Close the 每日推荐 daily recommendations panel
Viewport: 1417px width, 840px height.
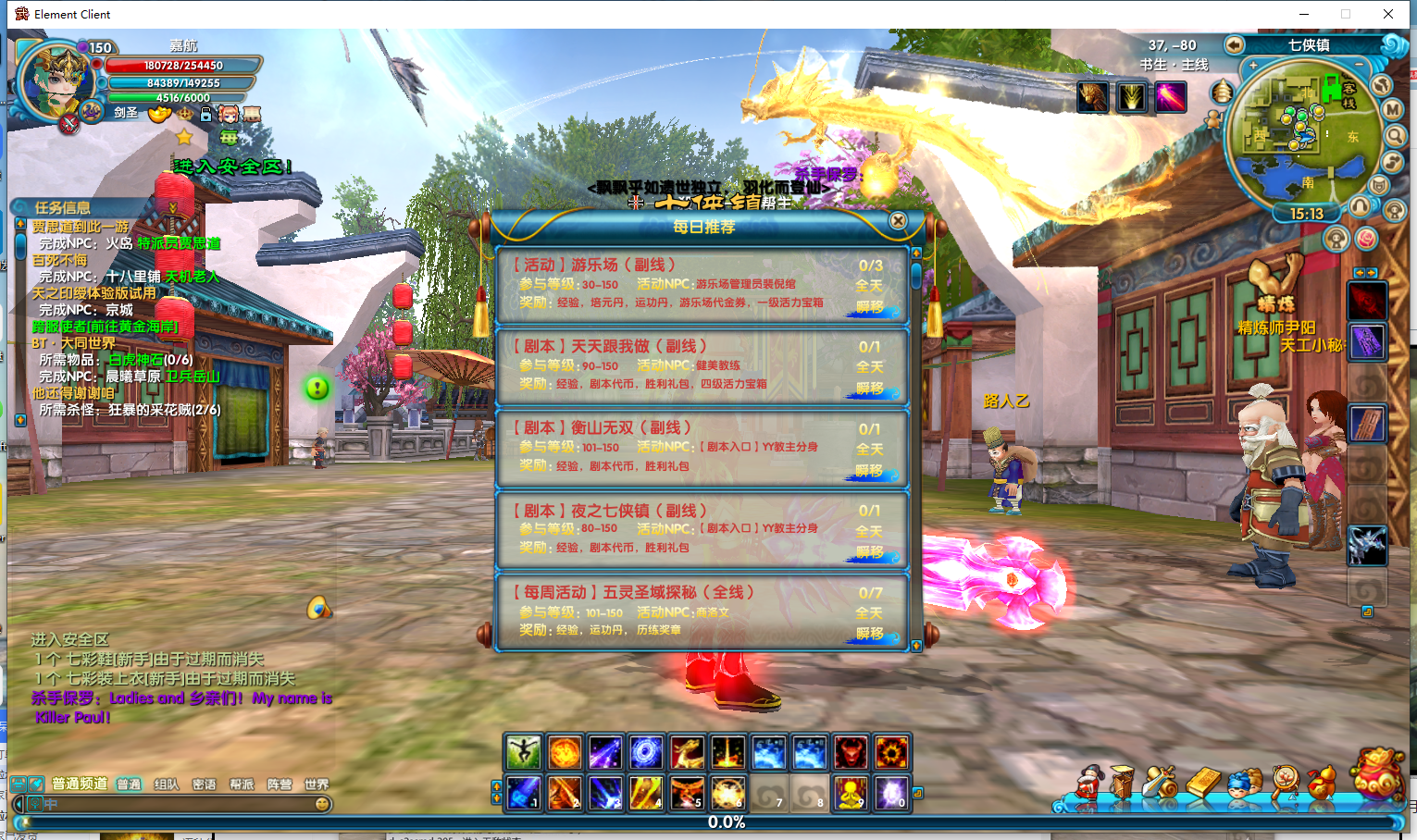pyautogui.click(x=898, y=221)
